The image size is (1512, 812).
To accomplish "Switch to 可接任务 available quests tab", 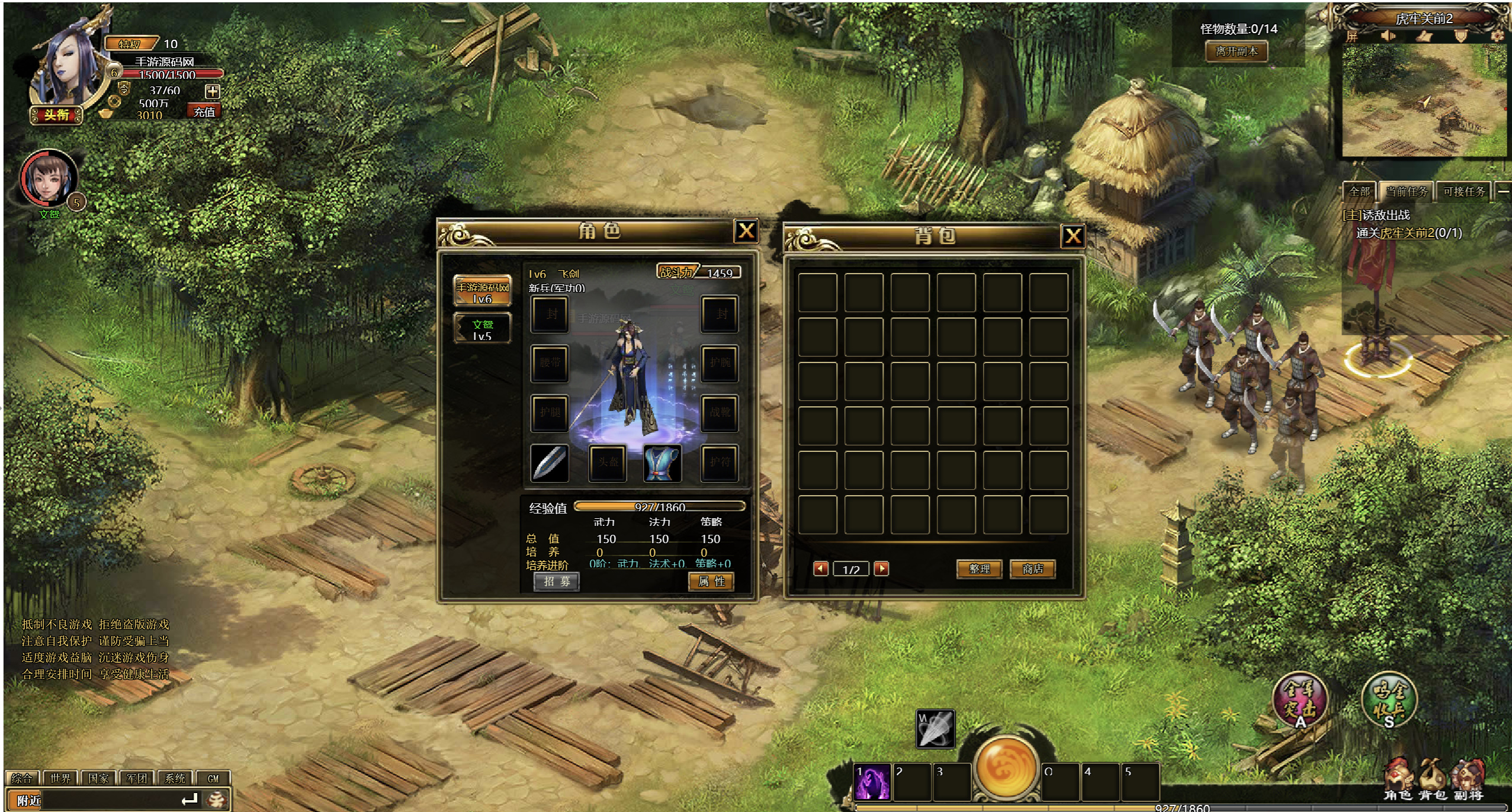I will tap(1463, 191).
